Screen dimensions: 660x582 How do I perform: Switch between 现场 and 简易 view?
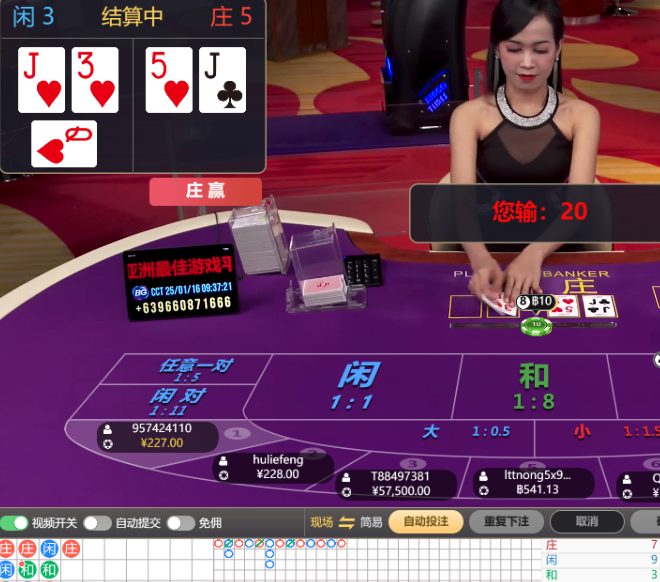coord(346,522)
